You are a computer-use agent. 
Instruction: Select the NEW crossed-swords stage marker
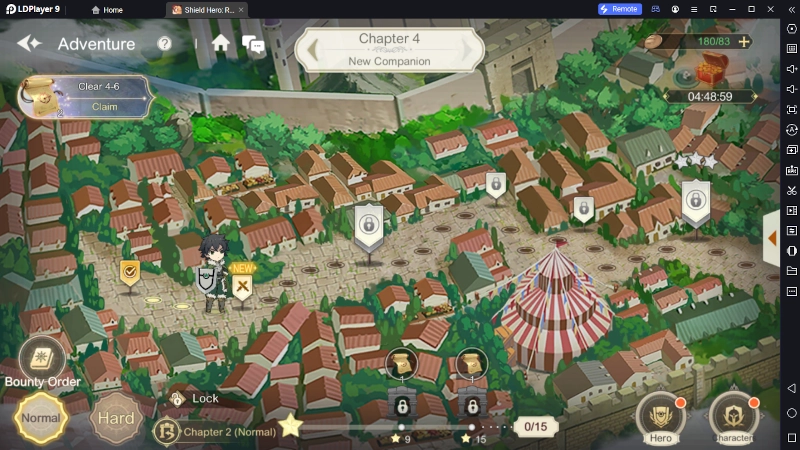click(242, 286)
